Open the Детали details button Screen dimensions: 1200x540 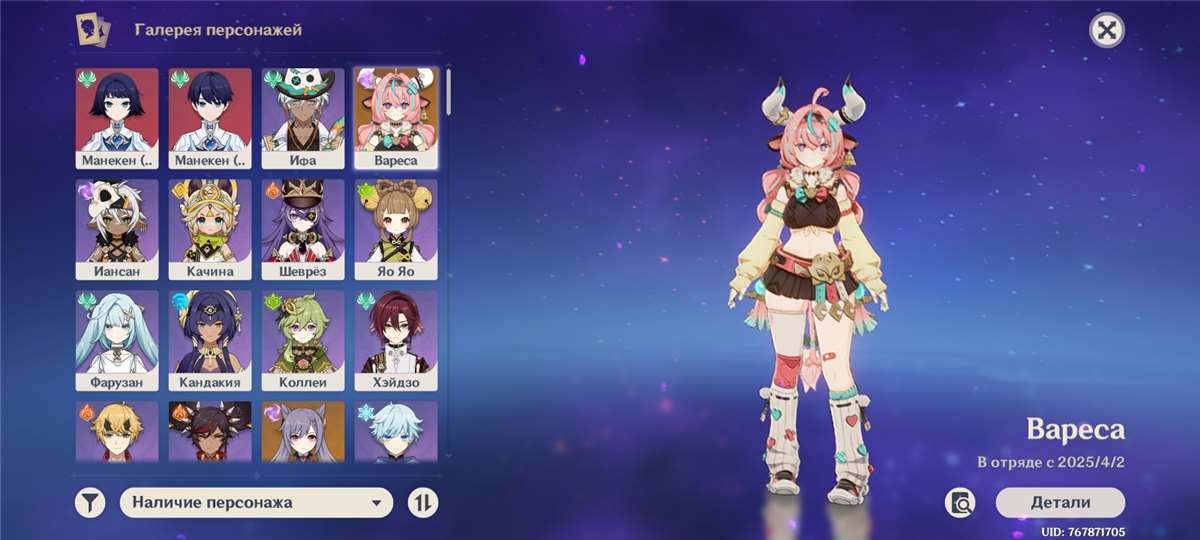[x=1060, y=502]
